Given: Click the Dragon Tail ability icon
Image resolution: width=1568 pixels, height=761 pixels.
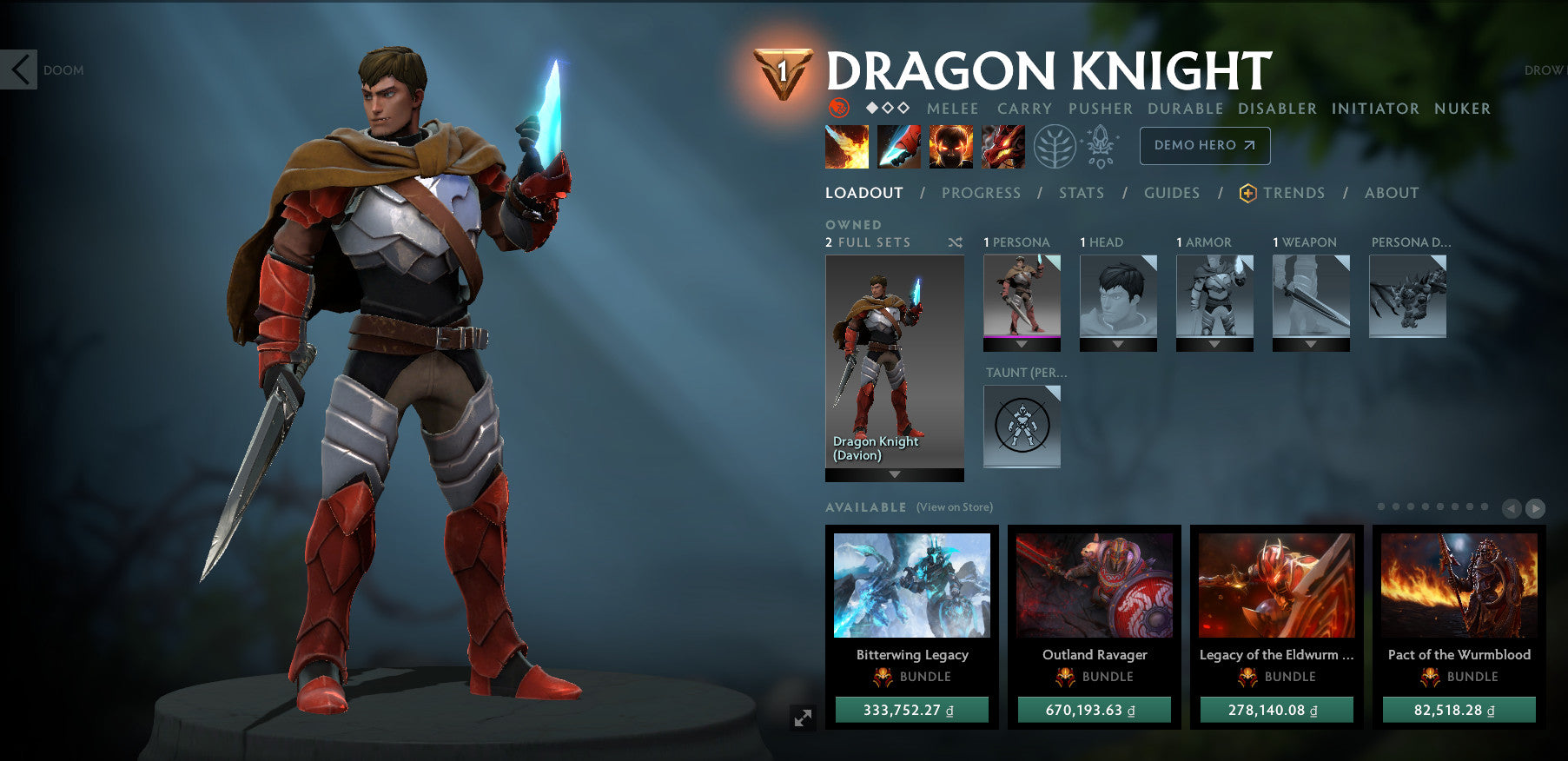Looking at the screenshot, I should [898, 146].
